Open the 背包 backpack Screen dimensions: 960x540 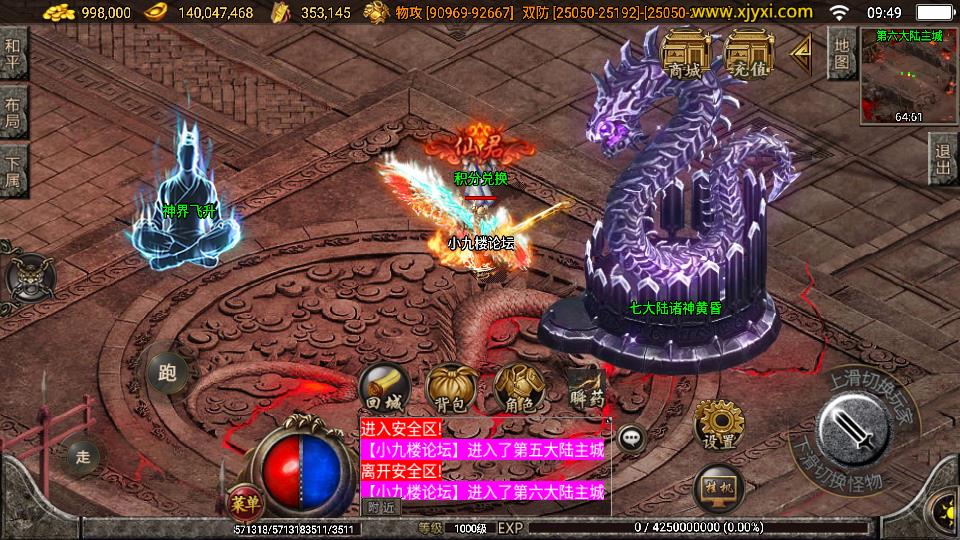coord(452,389)
